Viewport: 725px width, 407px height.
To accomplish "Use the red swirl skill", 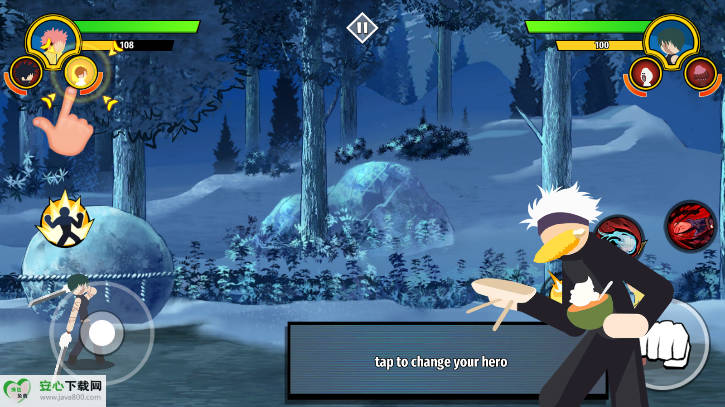I will tap(689, 225).
